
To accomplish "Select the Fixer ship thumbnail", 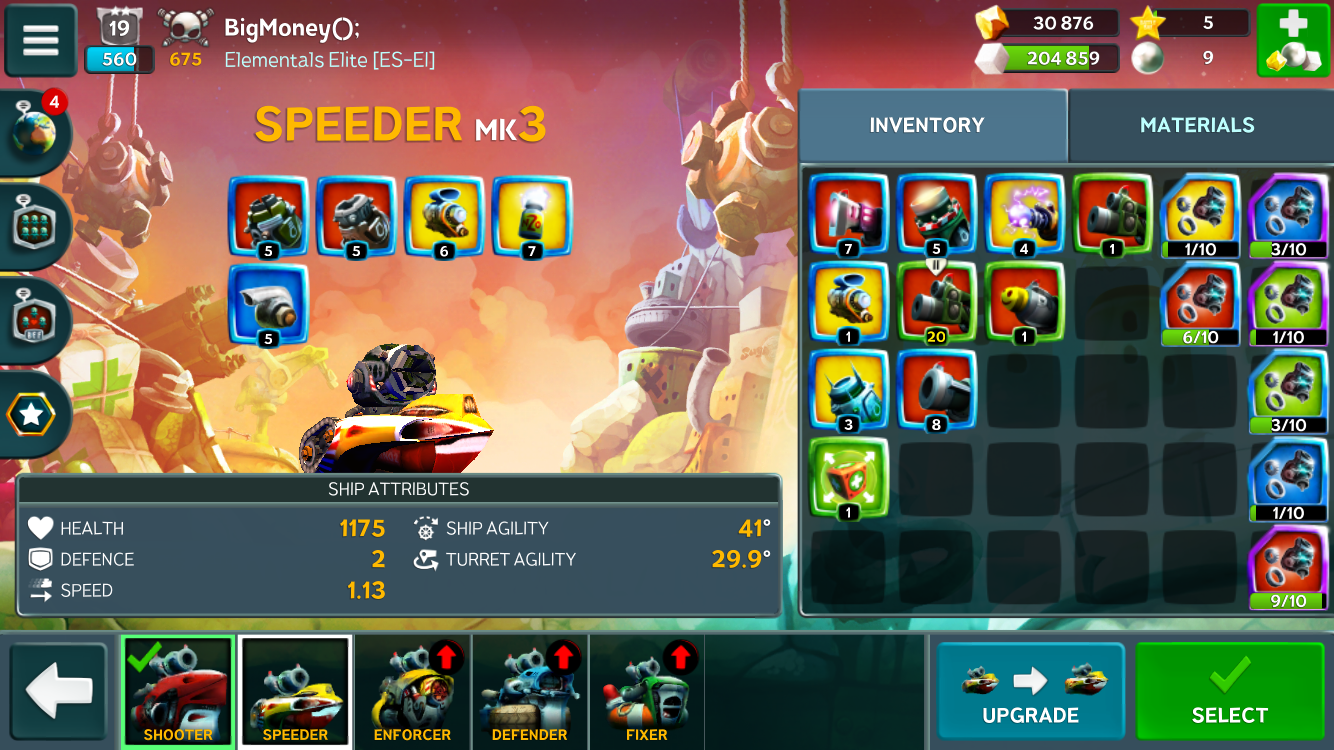I will point(647,691).
